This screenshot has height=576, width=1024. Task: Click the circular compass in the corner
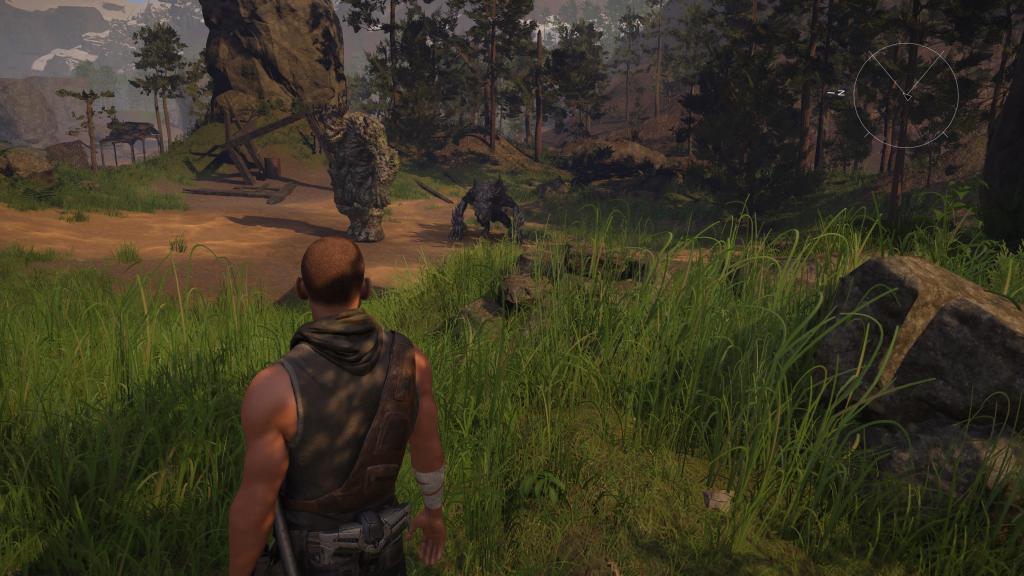tap(906, 95)
